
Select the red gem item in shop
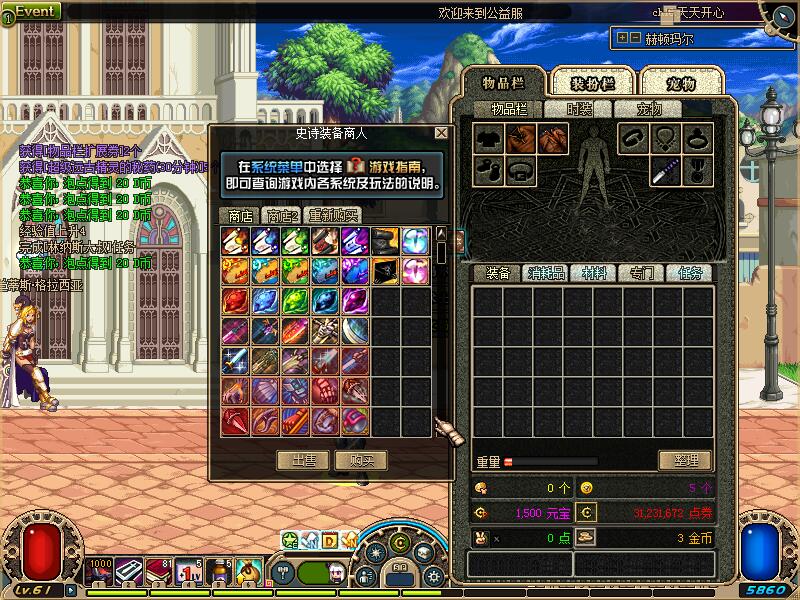(x=236, y=301)
